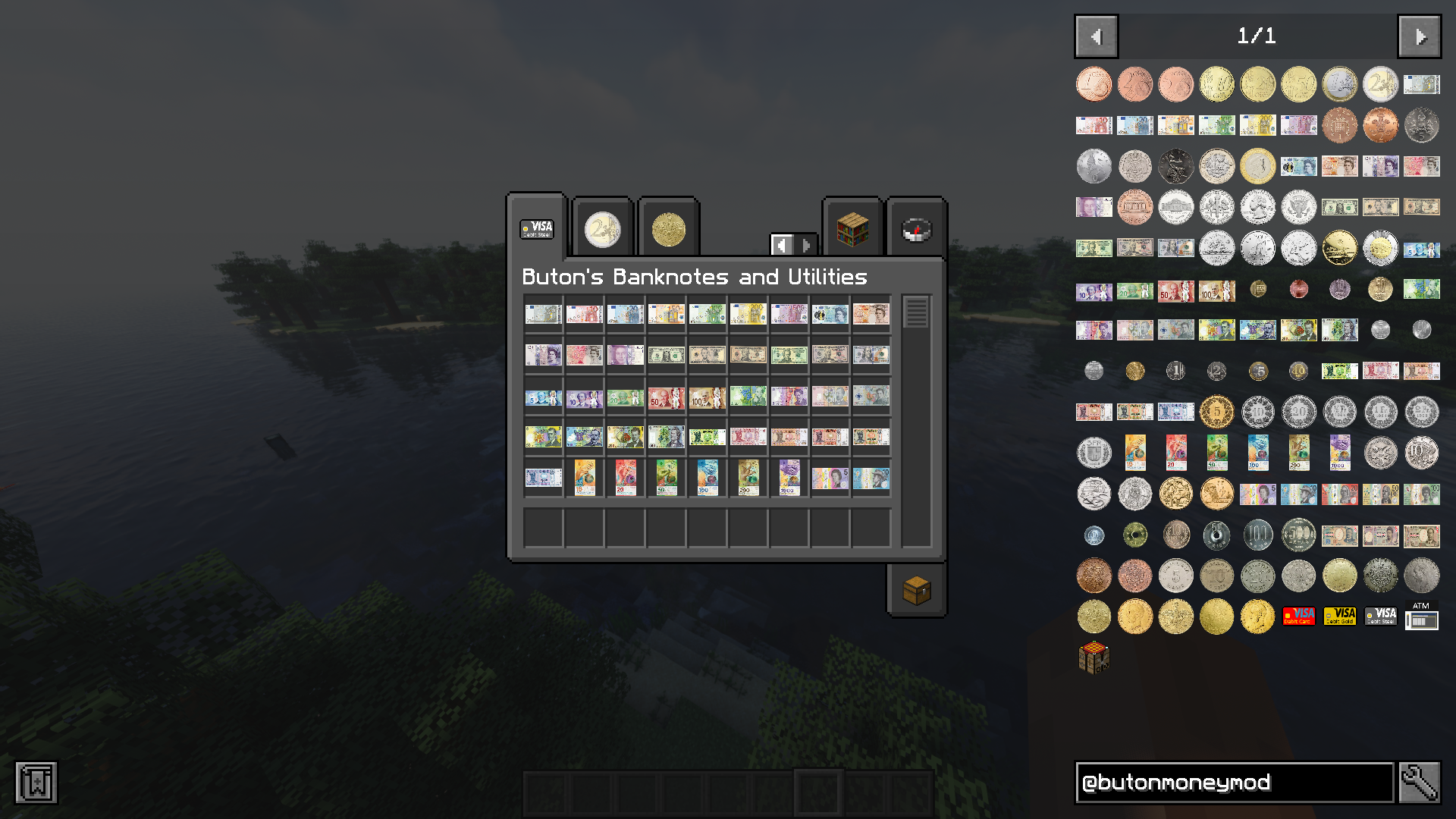Open the VISA card creative tab

tap(537, 228)
